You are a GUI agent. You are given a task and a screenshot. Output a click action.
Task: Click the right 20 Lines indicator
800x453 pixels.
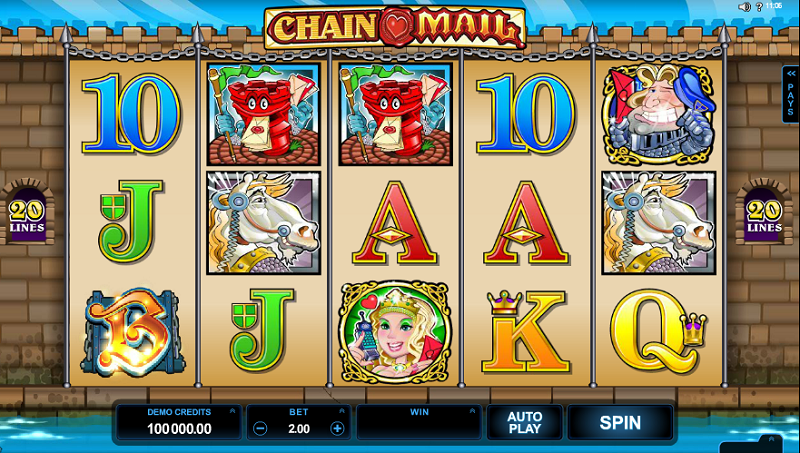(764, 215)
